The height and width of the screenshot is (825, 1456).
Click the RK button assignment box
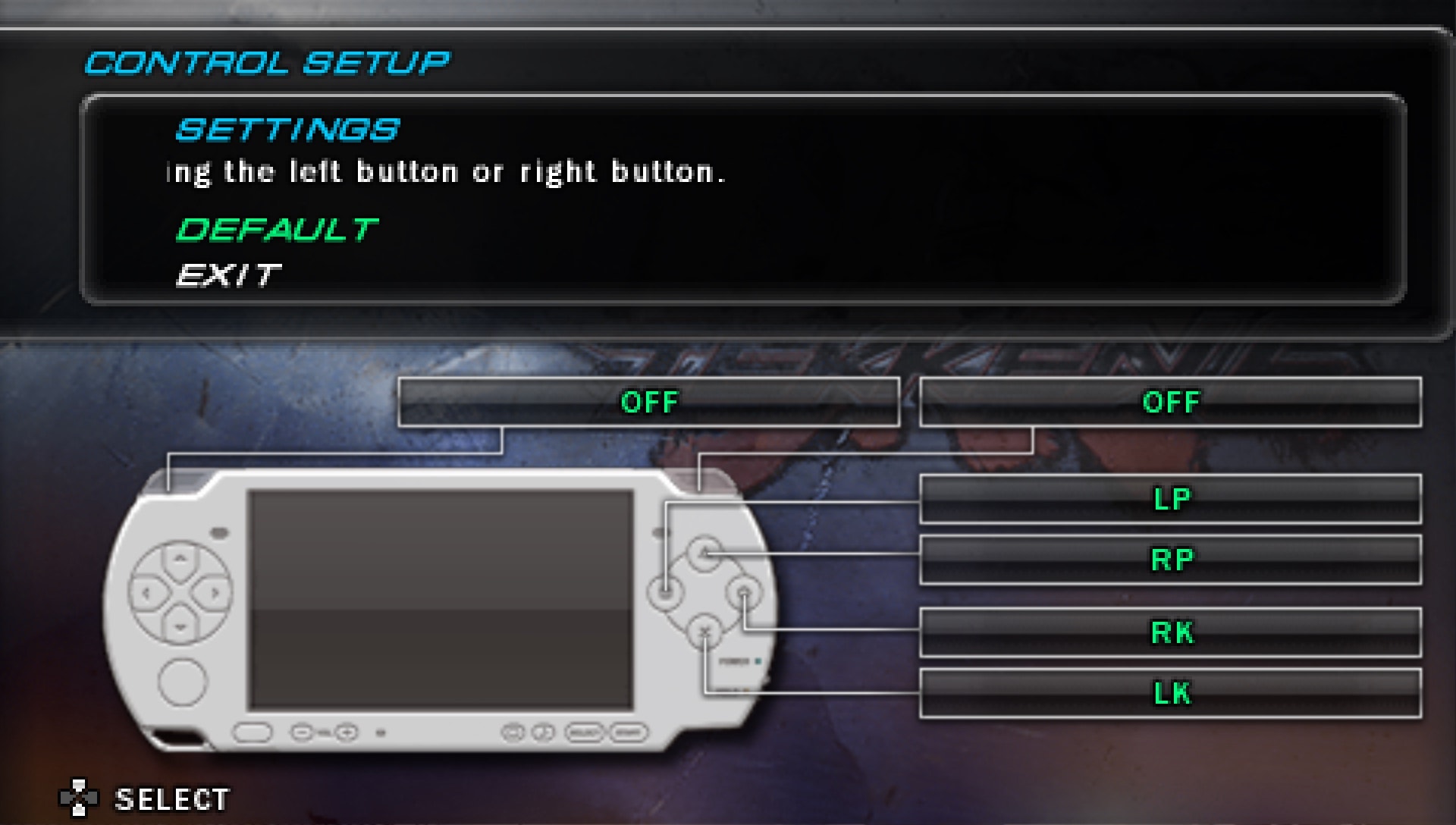[1170, 632]
